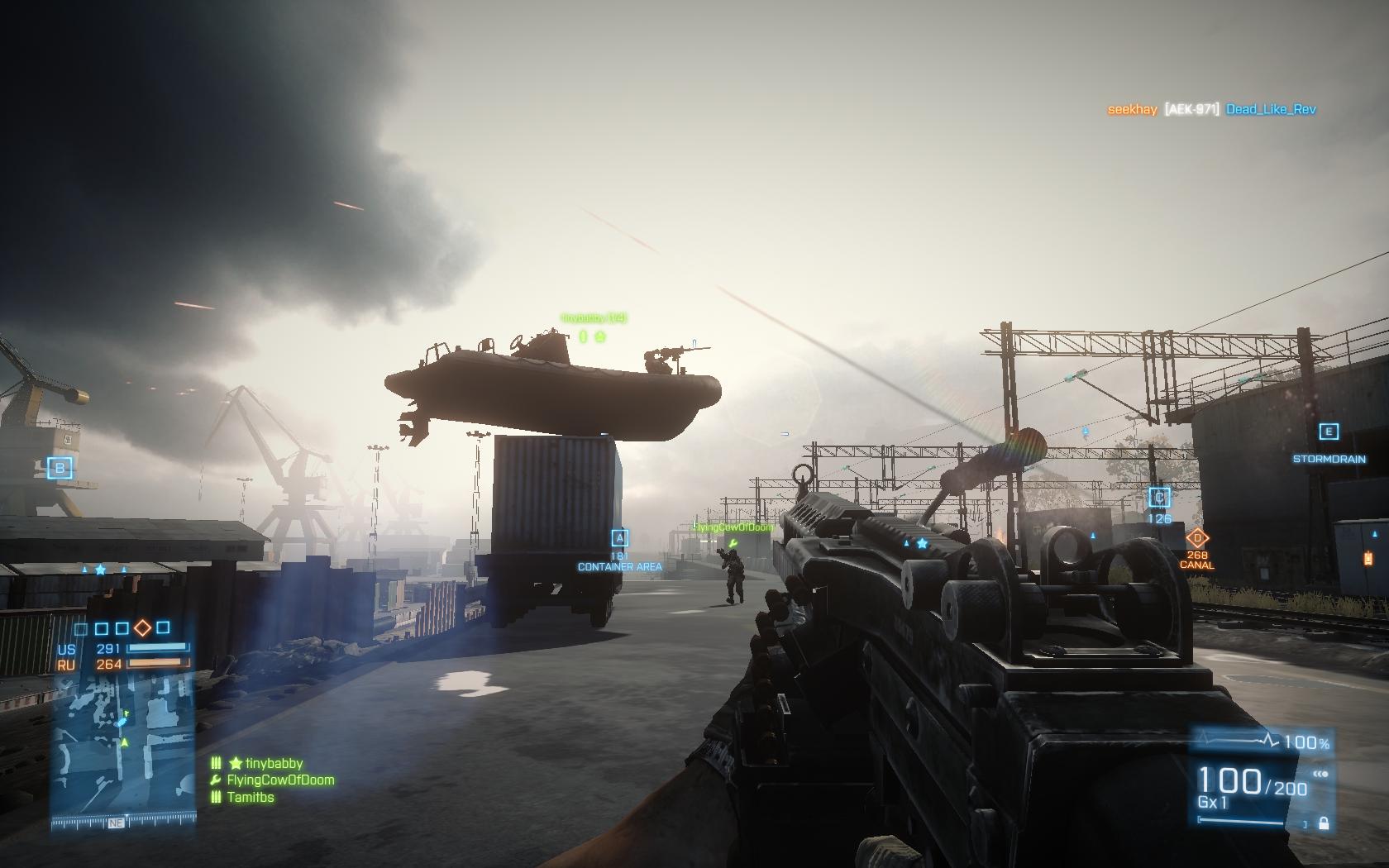Select Dead_Like_Rev in the kill feed
Viewport: 1389px width, 868px height.
coord(1271,109)
